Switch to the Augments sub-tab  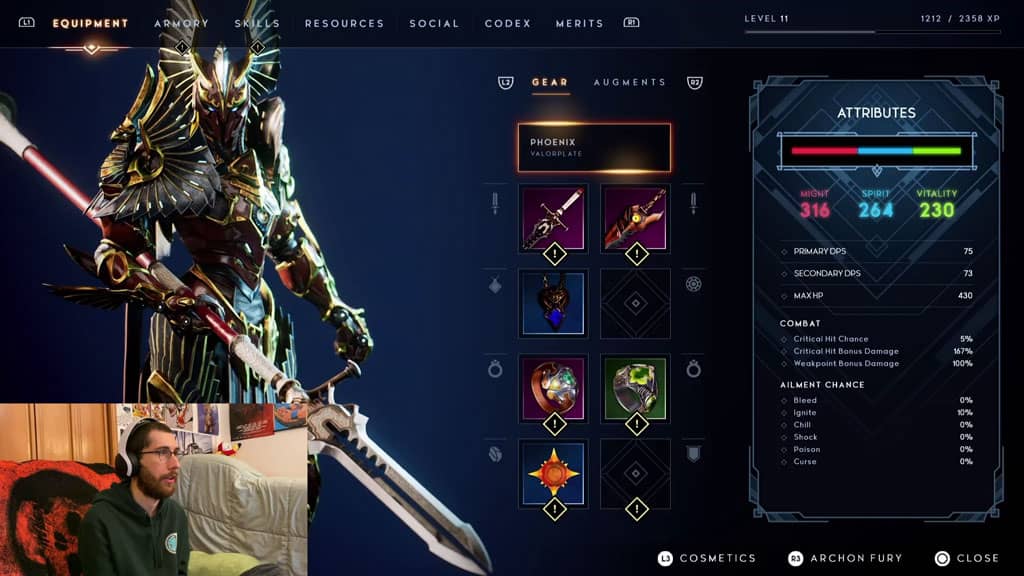(629, 82)
